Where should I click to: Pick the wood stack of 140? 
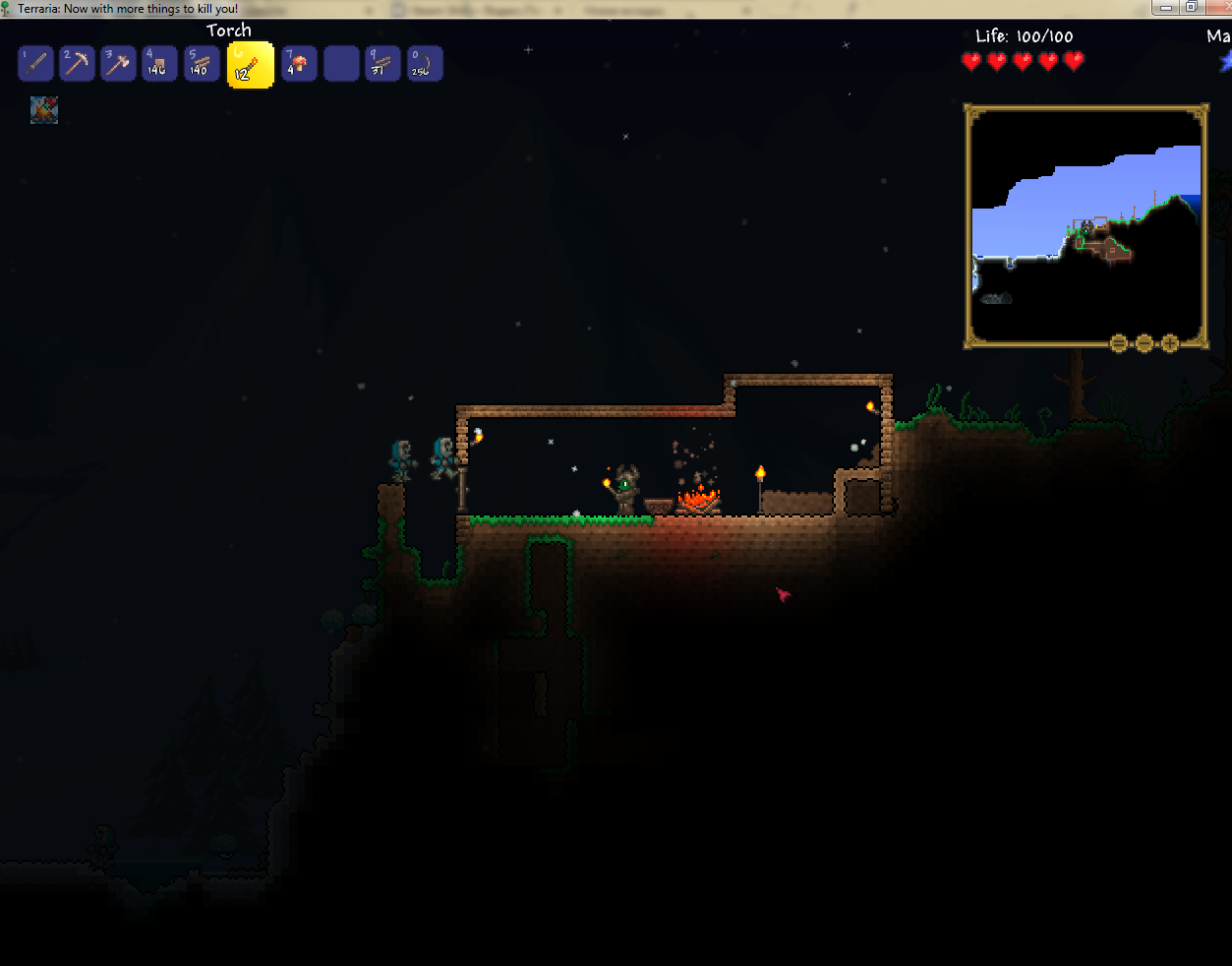[x=202, y=65]
